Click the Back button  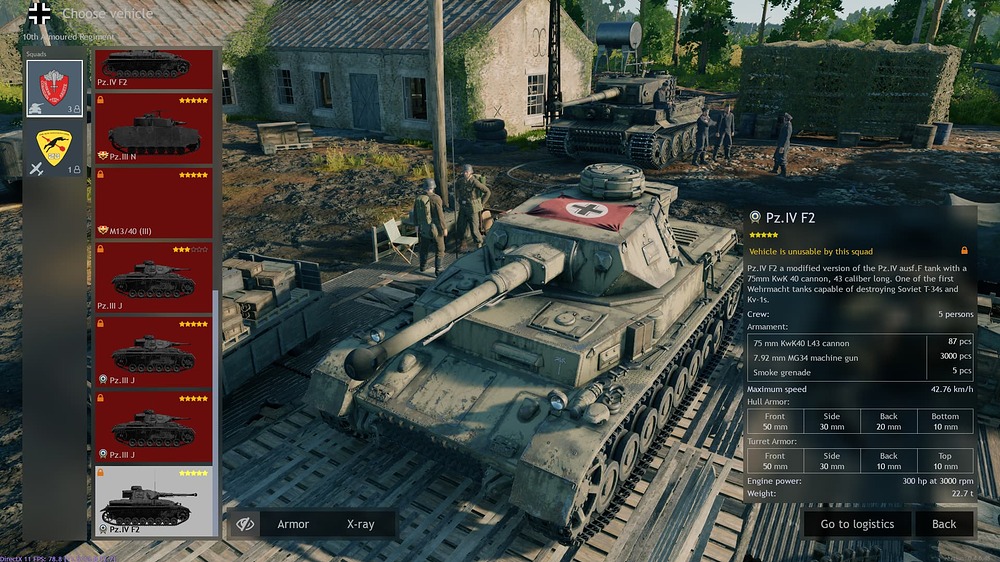(x=944, y=524)
